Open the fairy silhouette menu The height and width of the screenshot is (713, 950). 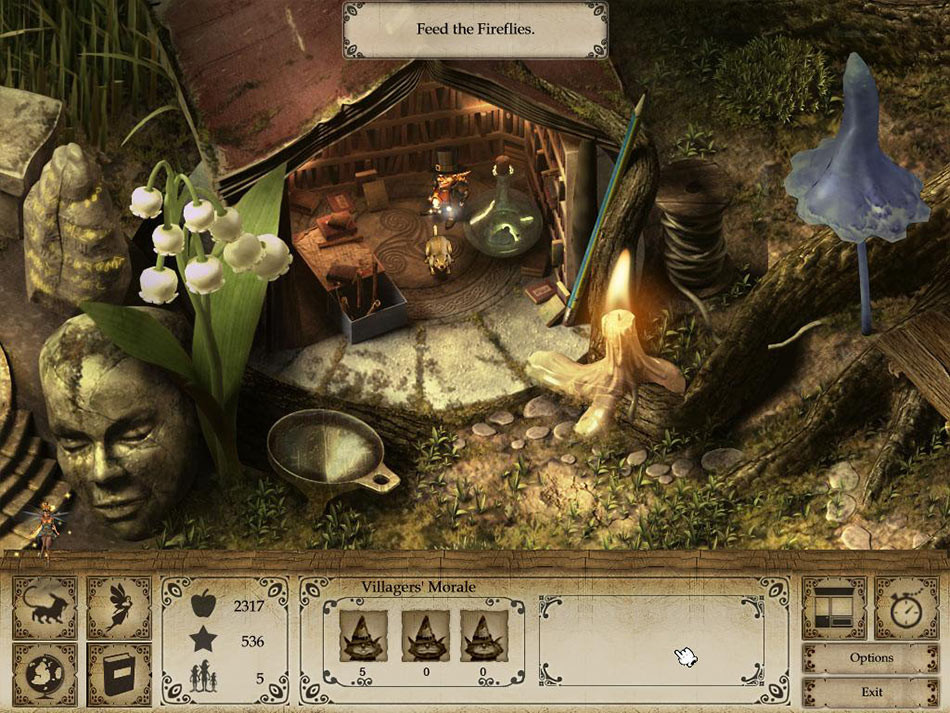click(119, 608)
